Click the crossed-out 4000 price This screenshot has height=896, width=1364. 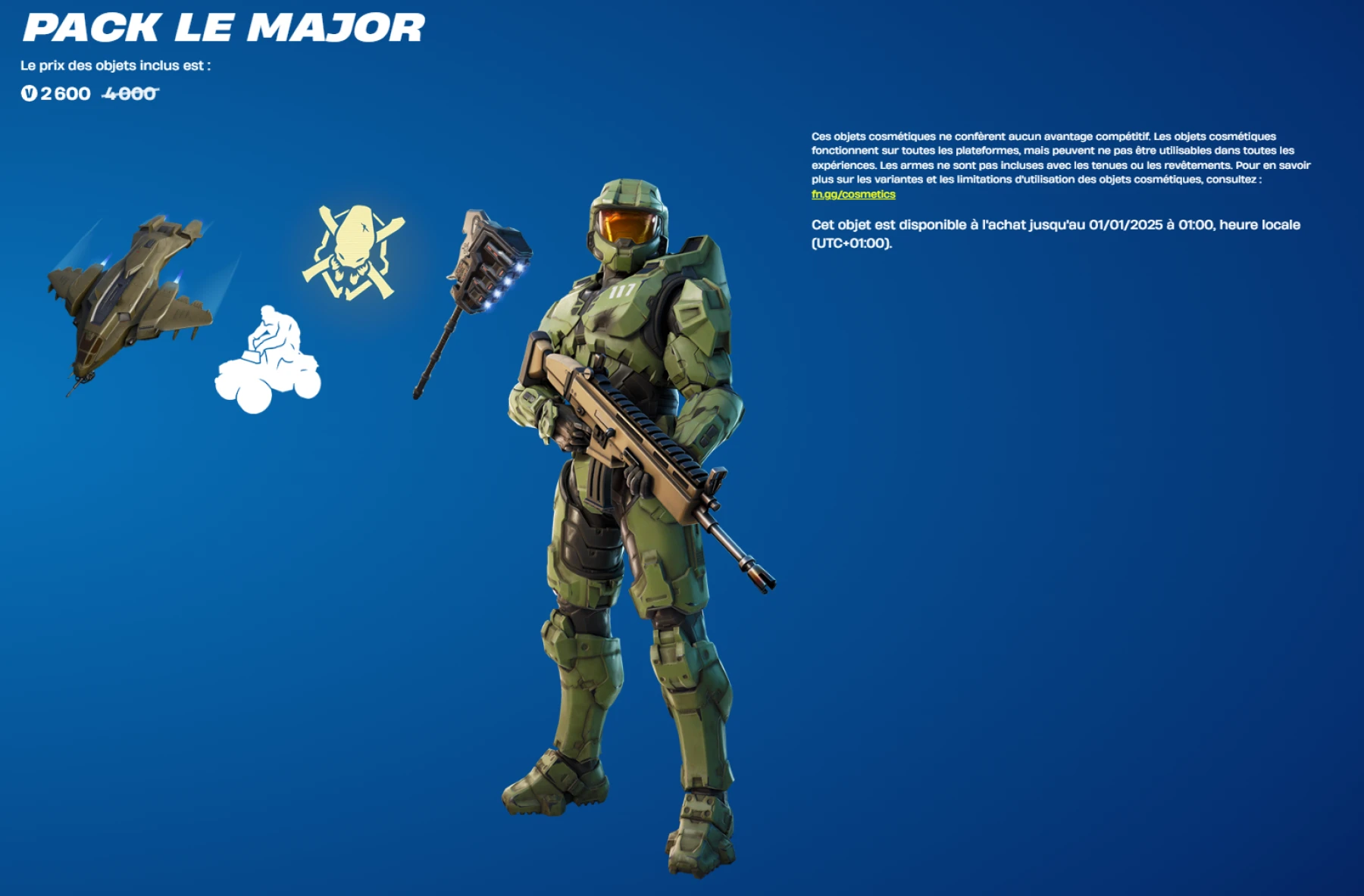[127, 93]
